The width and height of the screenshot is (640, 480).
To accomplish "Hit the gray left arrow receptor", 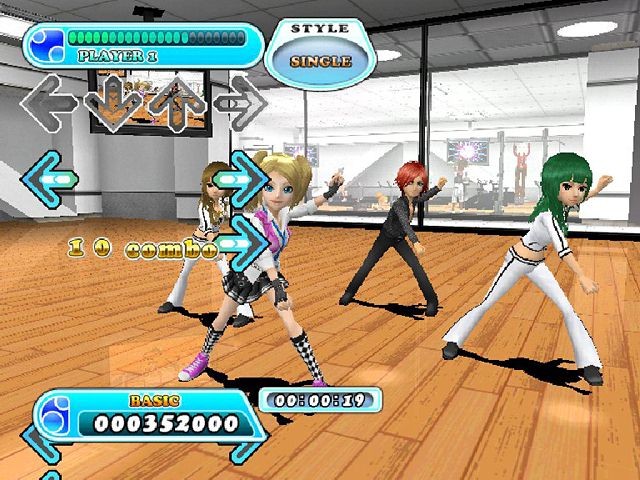I will pyautogui.click(x=48, y=101).
